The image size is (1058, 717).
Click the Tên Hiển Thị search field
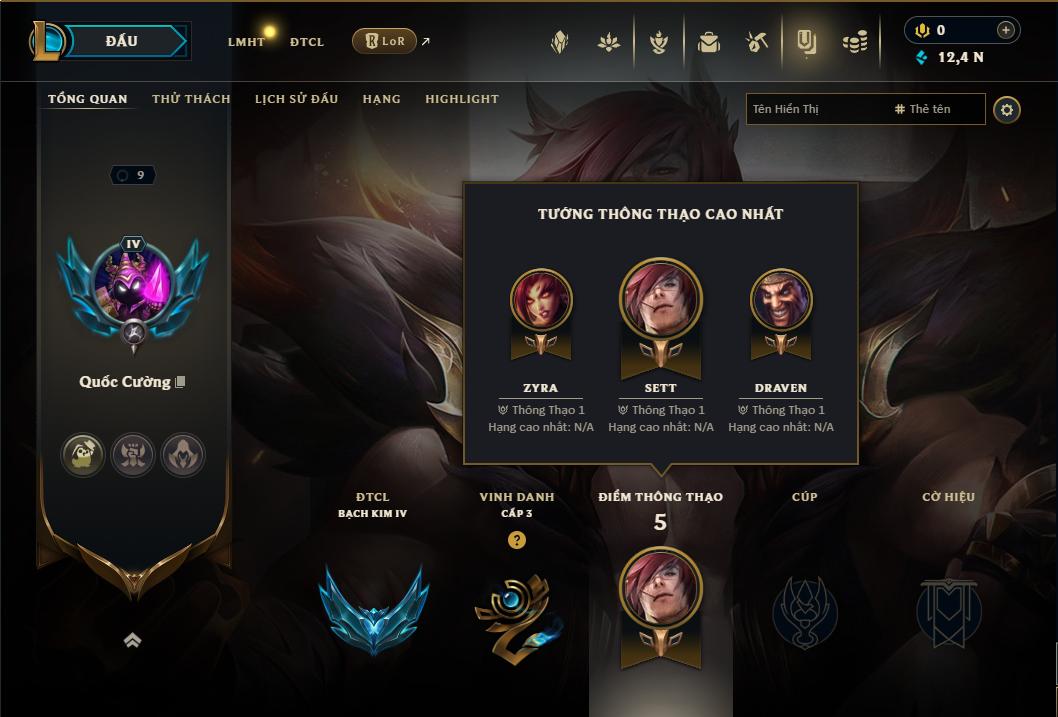[815, 109]
